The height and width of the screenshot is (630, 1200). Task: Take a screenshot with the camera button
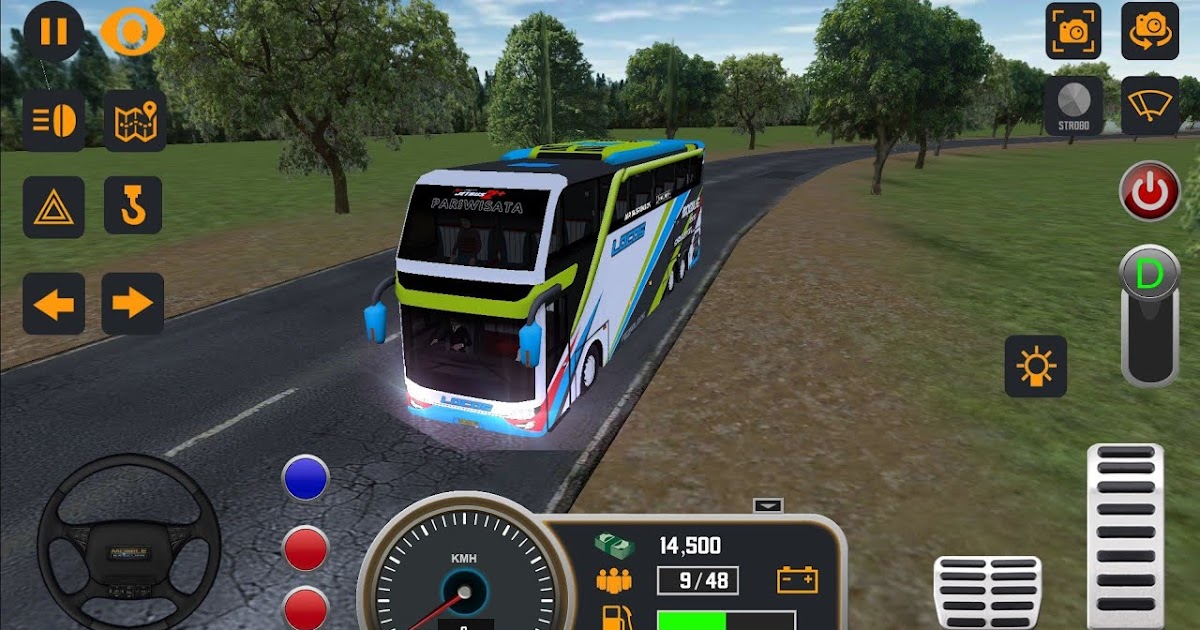point(1073,31)
